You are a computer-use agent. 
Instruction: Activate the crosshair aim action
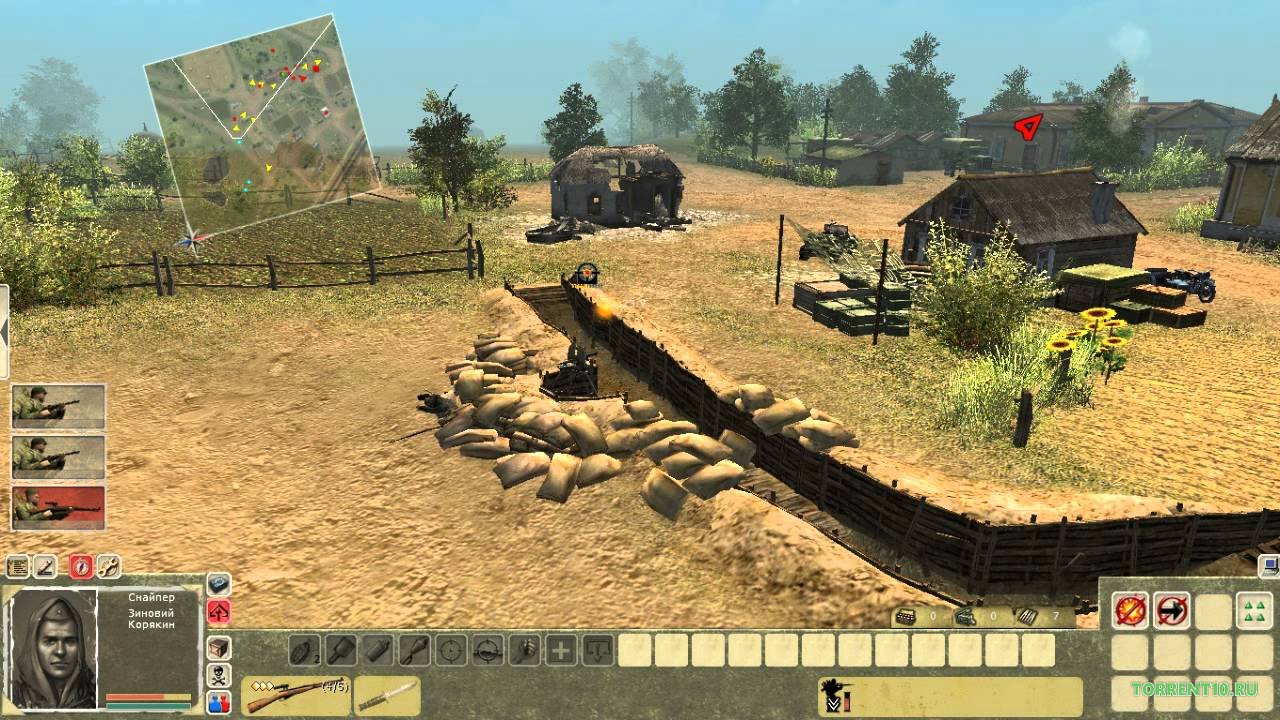(452, 650)
